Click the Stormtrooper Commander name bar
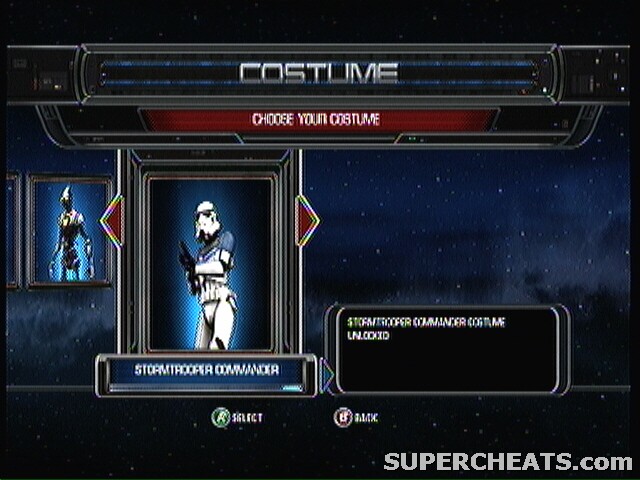 click(207, 372)
